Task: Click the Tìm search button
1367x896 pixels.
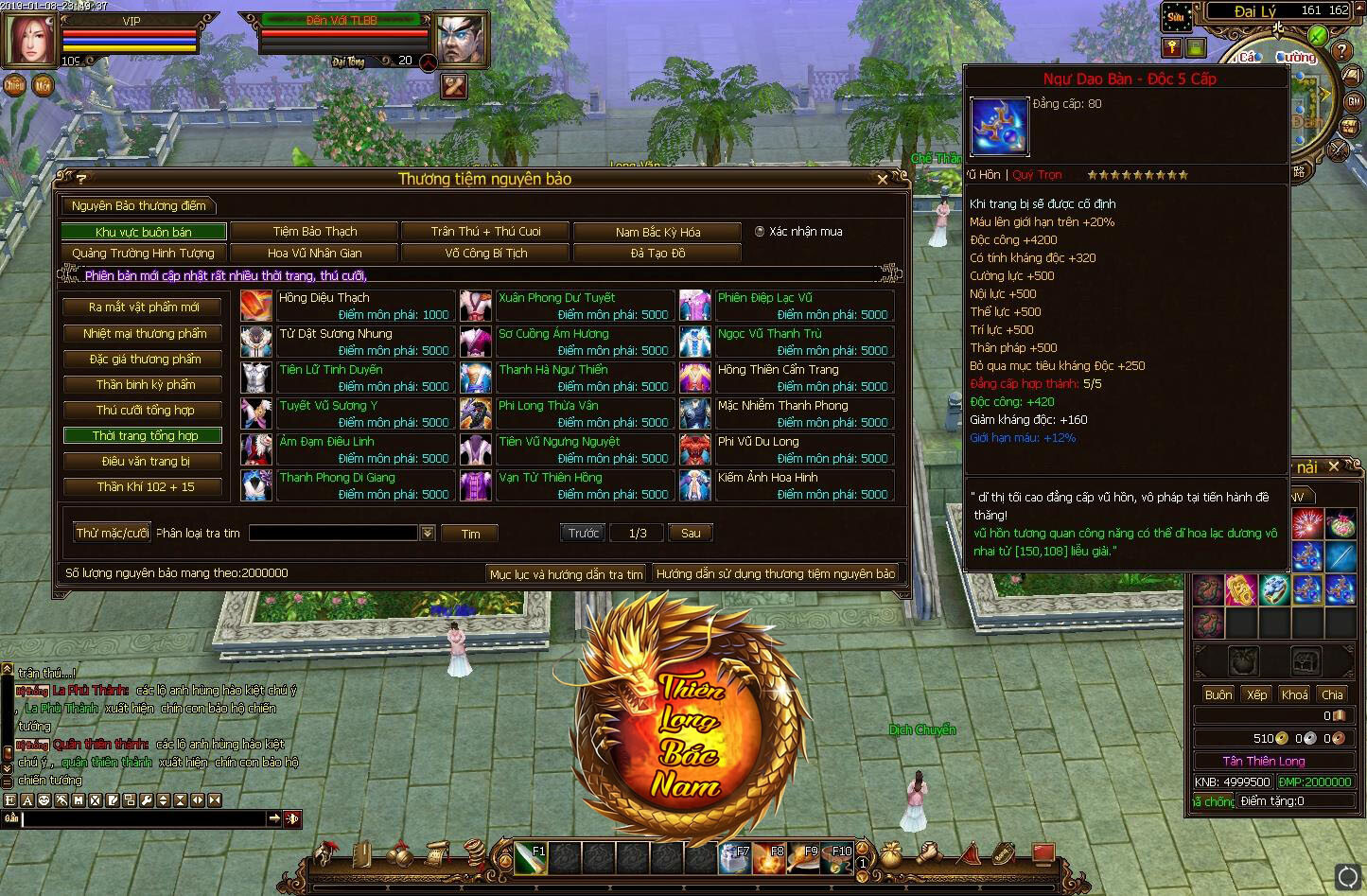Action: point(470,534)
